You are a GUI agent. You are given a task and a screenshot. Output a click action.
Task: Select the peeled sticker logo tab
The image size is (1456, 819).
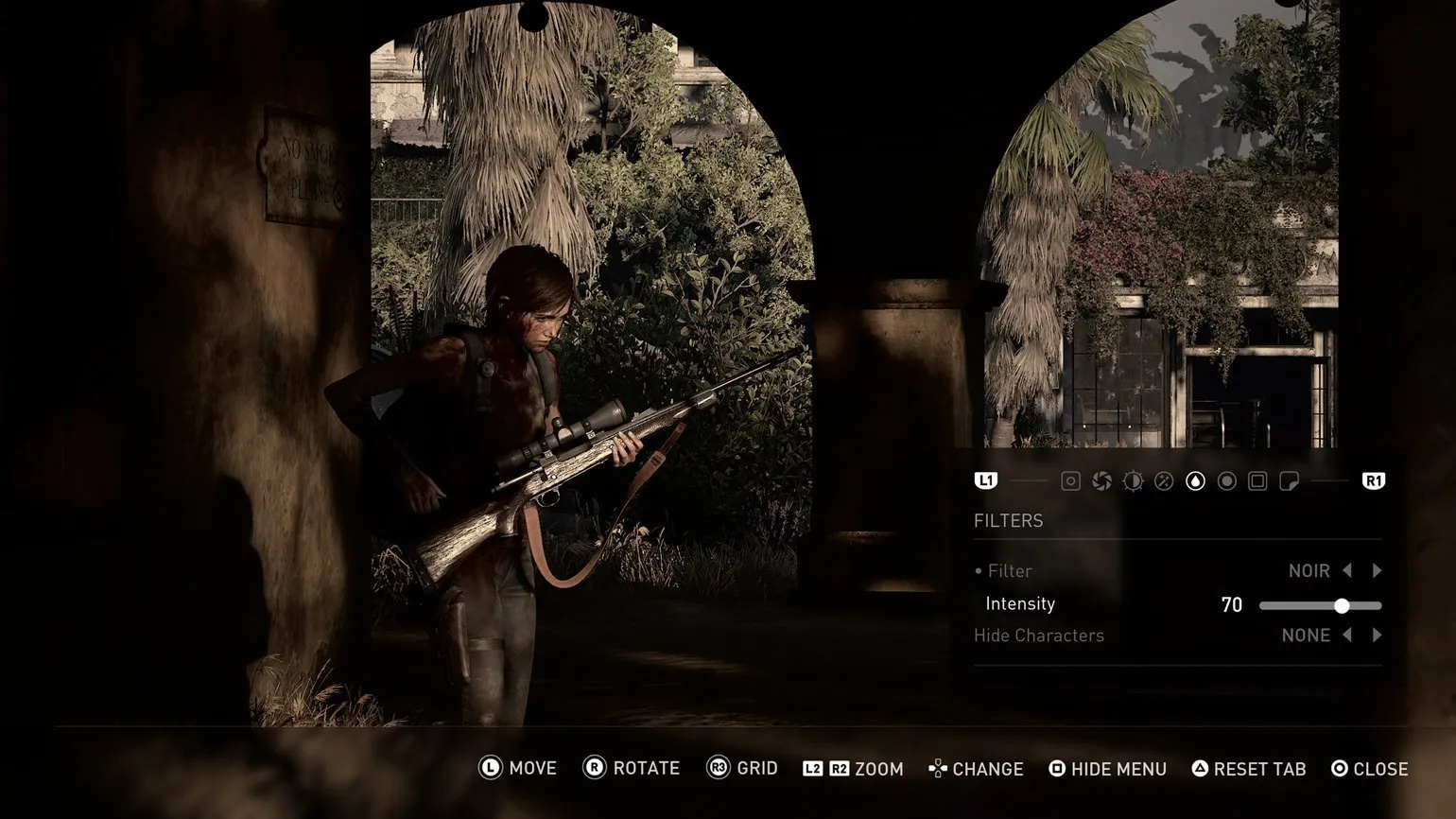click(x=1289, y=481)
